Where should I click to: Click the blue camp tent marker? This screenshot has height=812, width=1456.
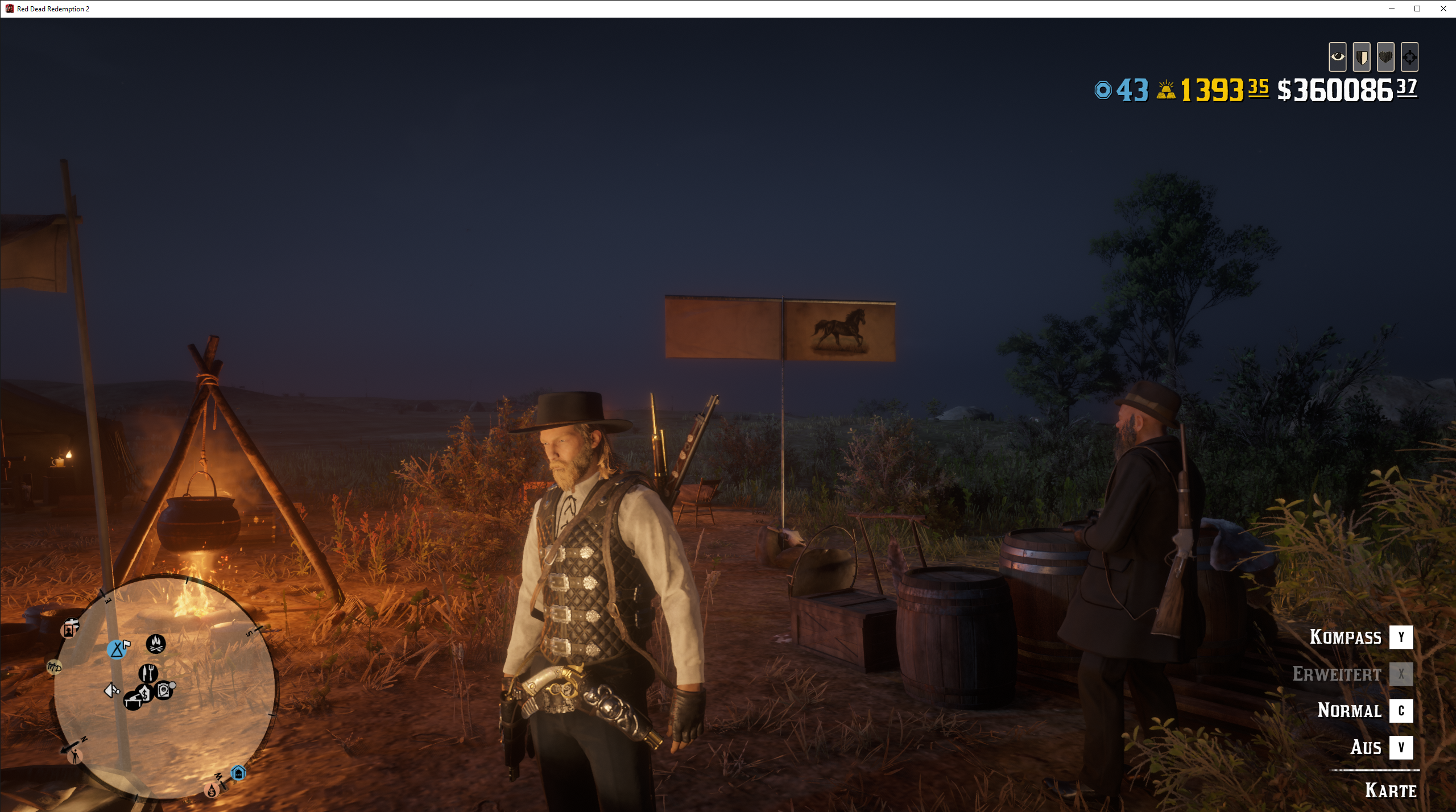coord(117,649)
